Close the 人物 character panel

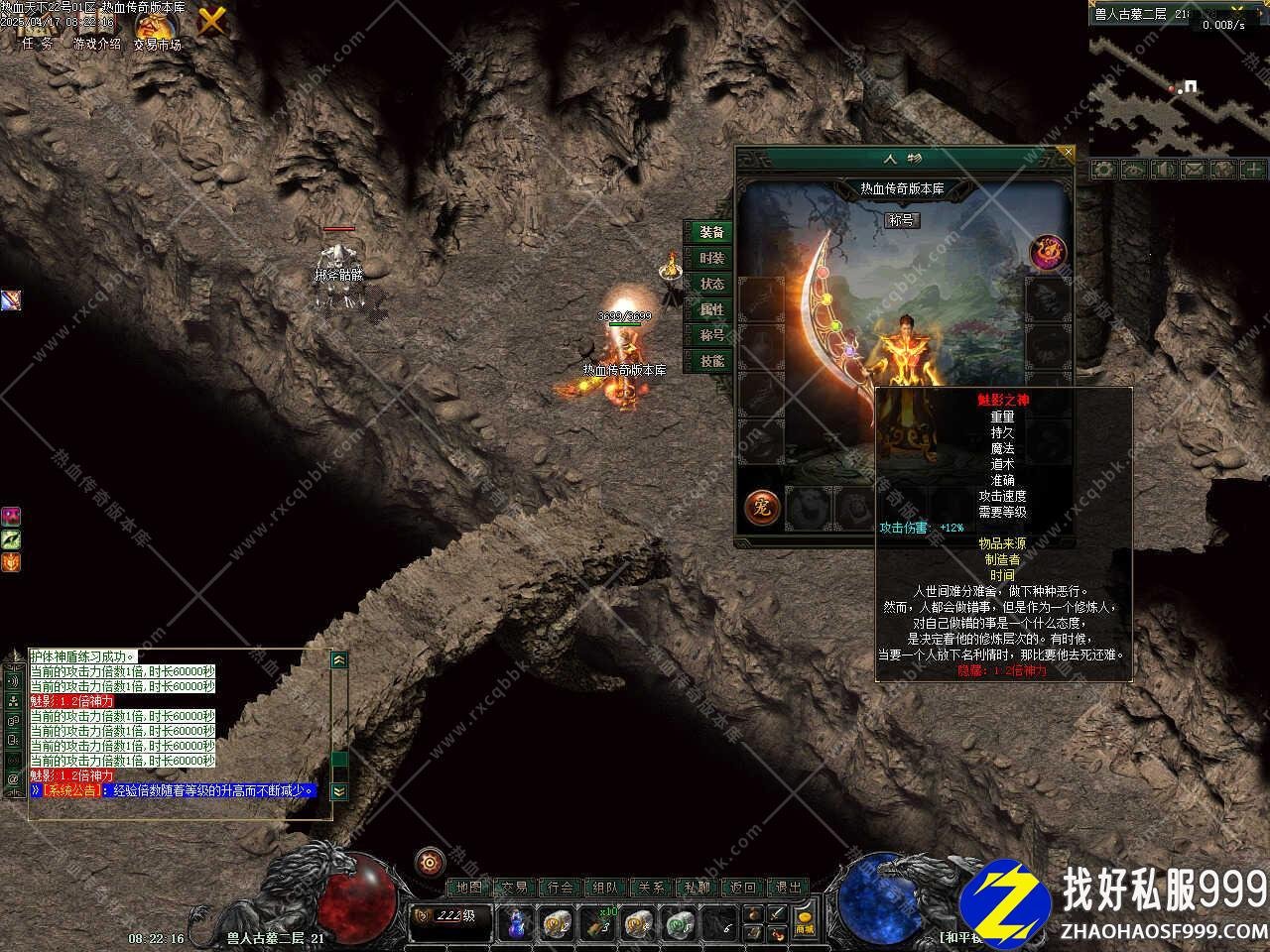(x=1067, y=153)
